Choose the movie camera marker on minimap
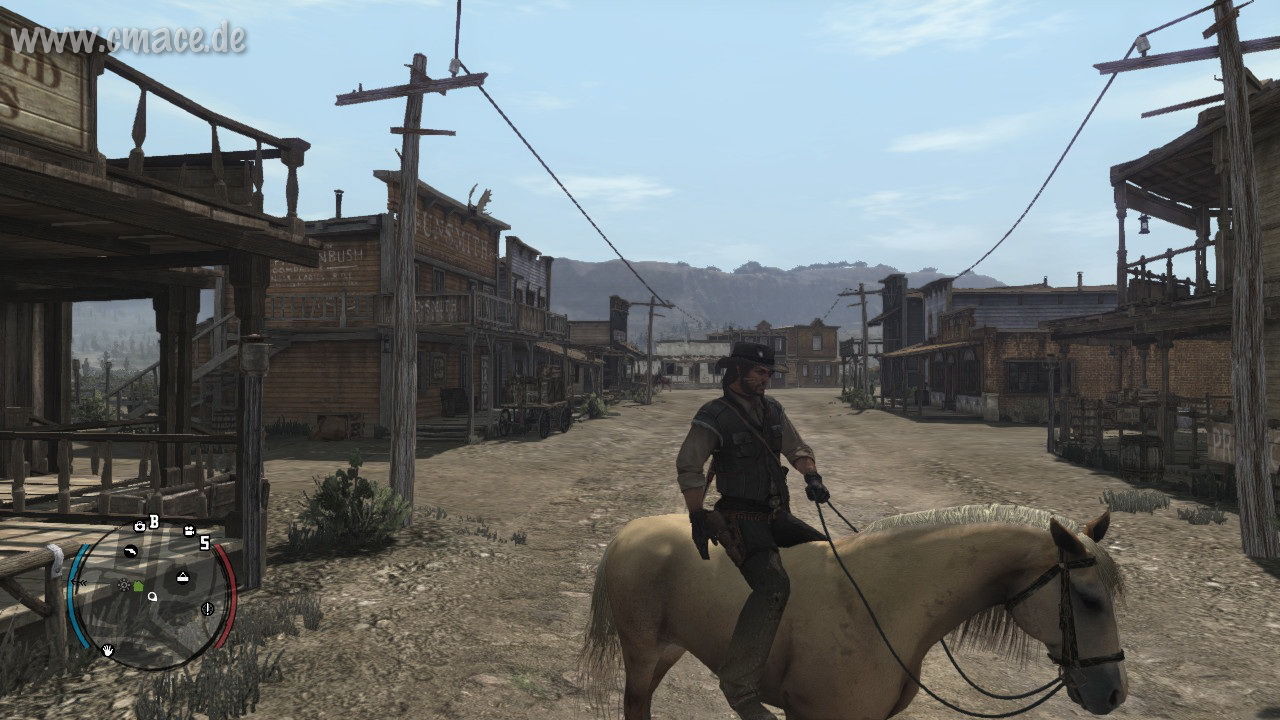The image size is (1280, 720). click(x=188, y=531)
